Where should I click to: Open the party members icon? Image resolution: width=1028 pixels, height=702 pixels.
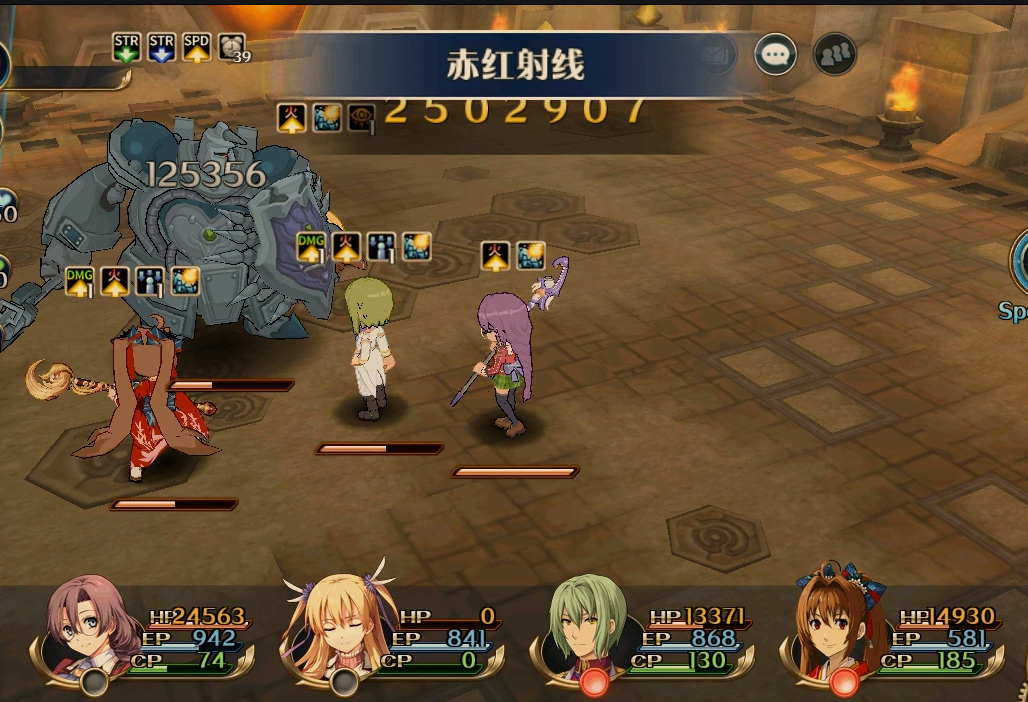click(x=834, y=54)
